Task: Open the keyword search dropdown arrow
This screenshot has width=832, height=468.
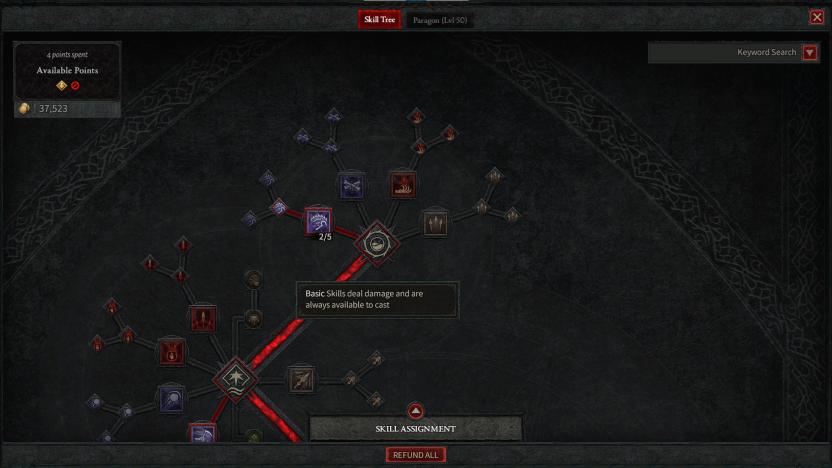Action: coord(809,53)
